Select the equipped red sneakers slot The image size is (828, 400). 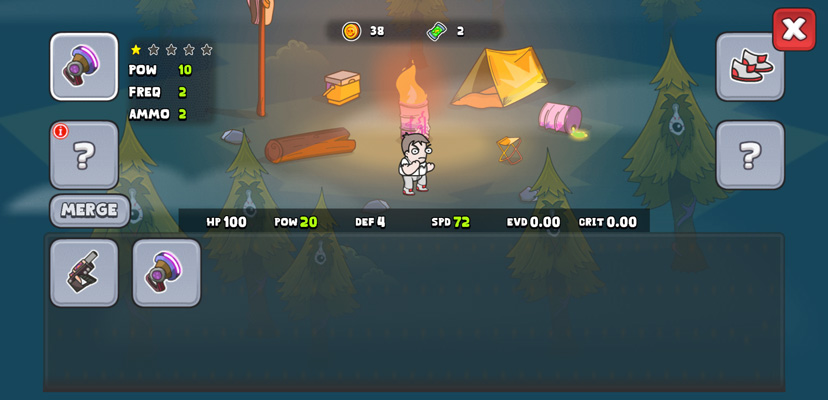[x=750, y=67]
